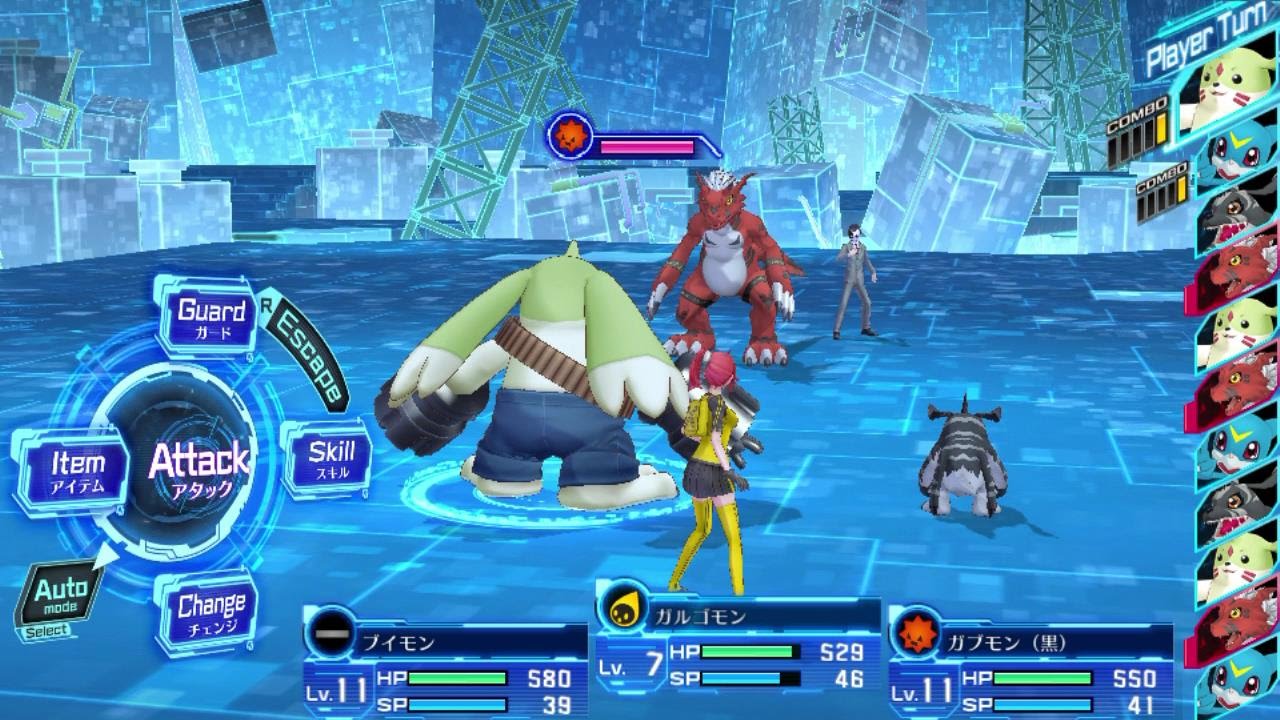
Task: Select the Guard command
Action: click(x=211, y=318)
